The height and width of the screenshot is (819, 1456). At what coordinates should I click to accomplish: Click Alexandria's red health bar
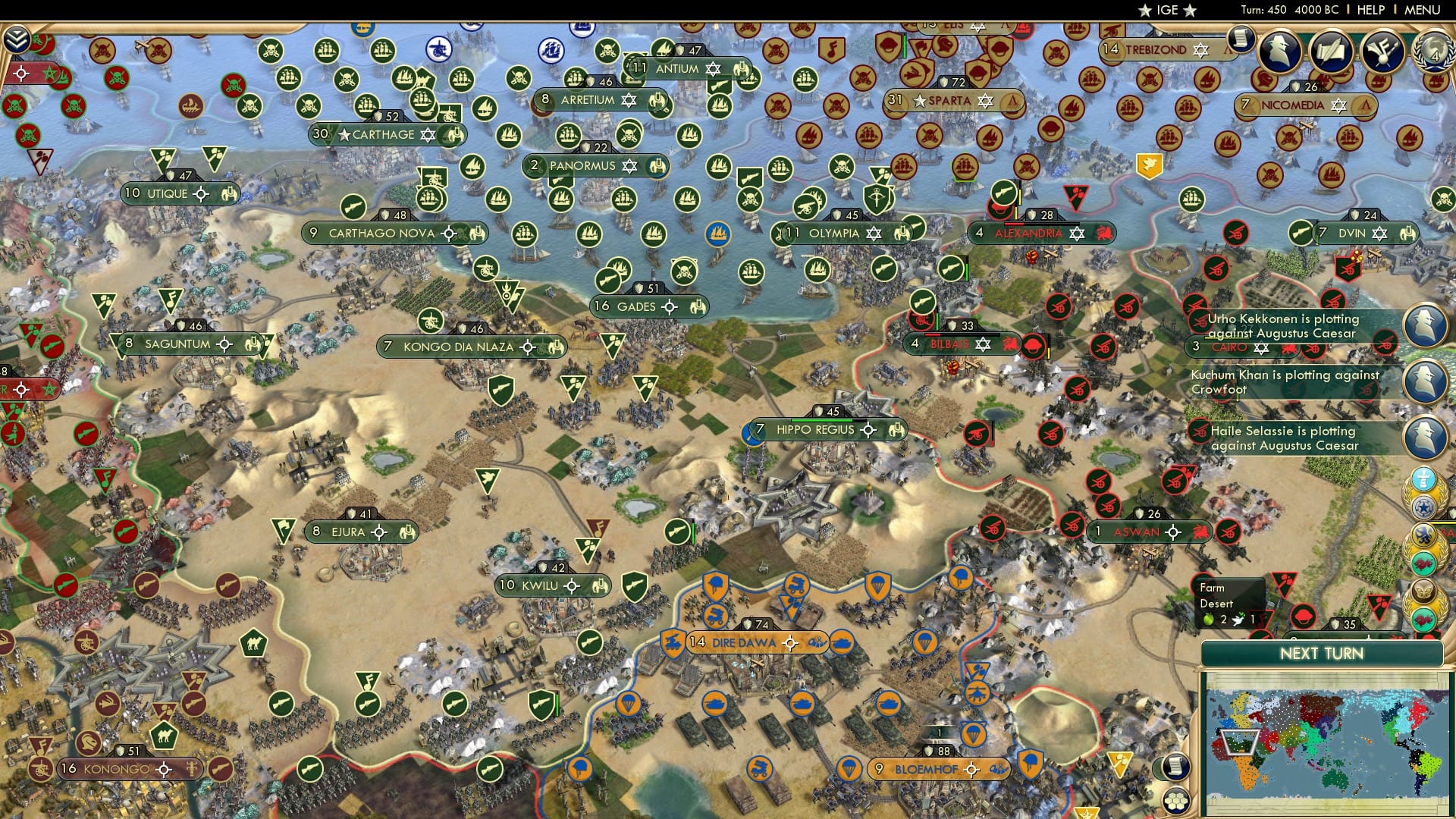1014,224
